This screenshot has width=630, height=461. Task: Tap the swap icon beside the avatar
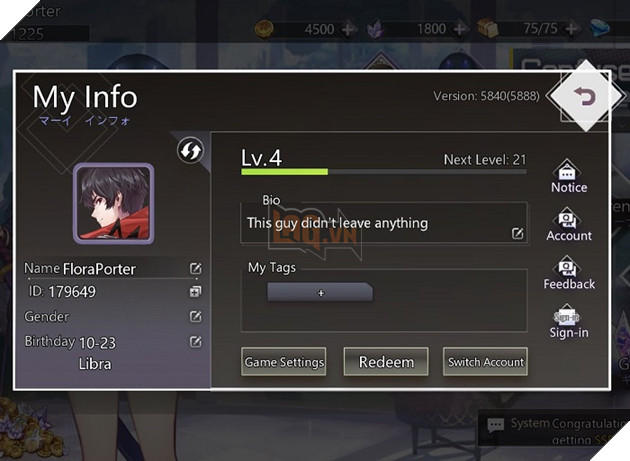pyautogui.click(x=189, y=151)
